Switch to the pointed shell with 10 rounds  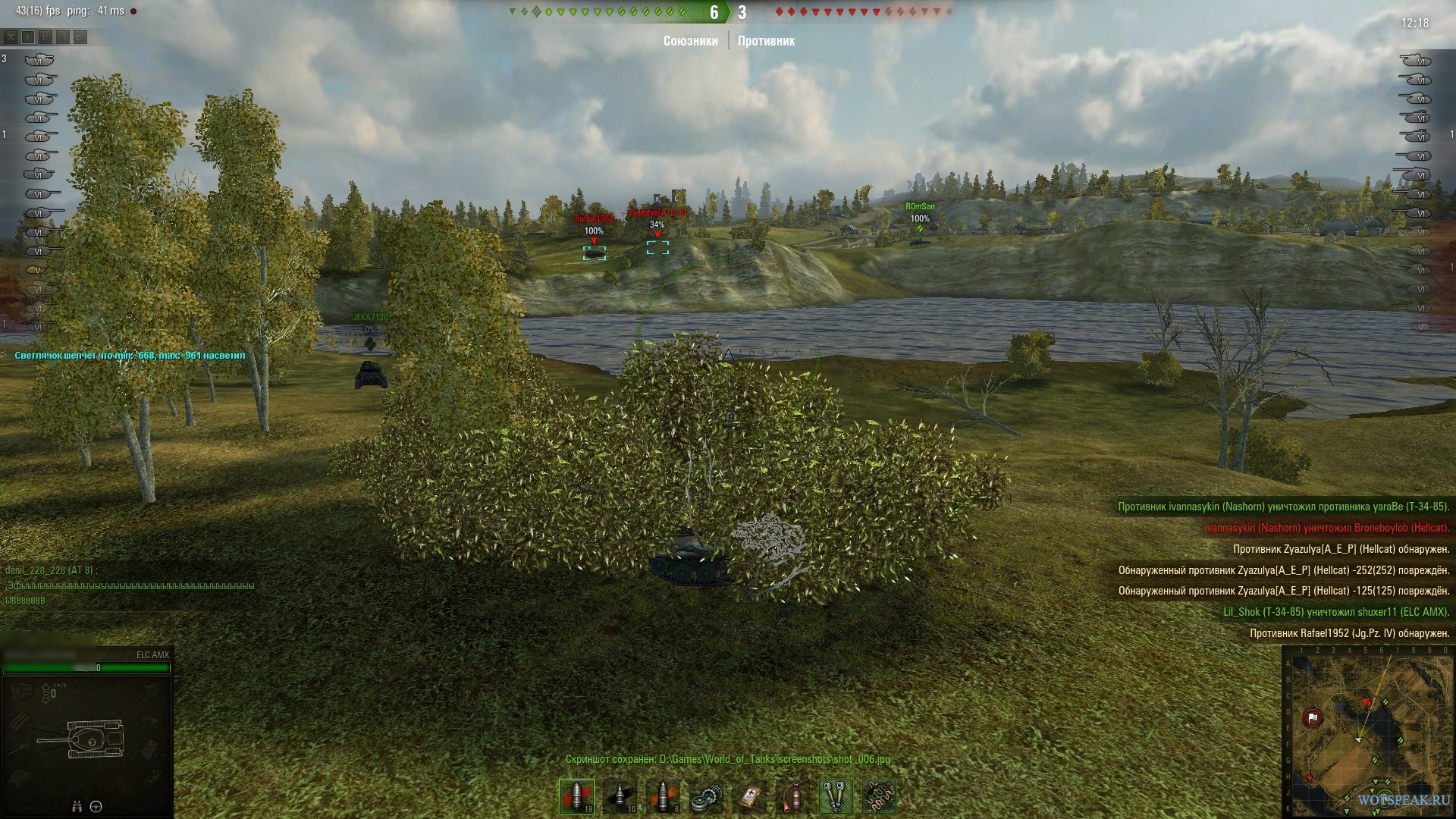(620, 796)
